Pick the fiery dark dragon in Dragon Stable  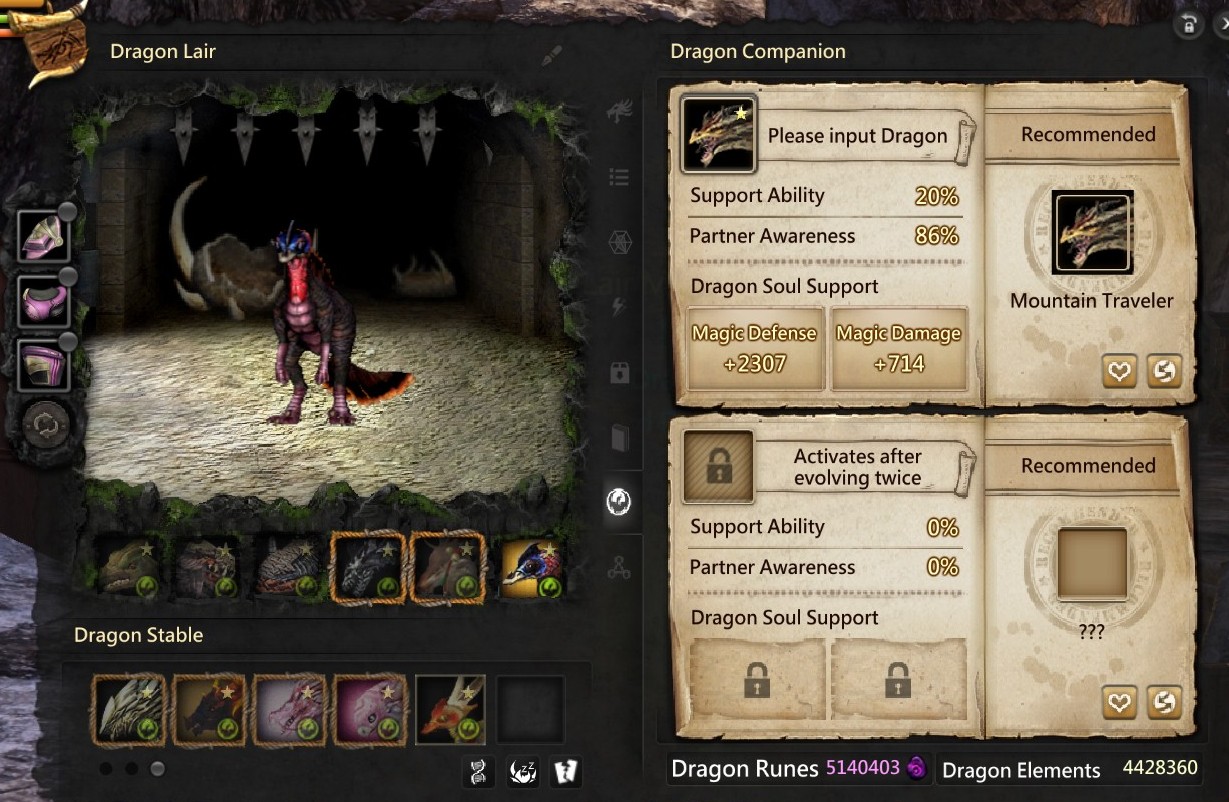(x=208, y=709)
